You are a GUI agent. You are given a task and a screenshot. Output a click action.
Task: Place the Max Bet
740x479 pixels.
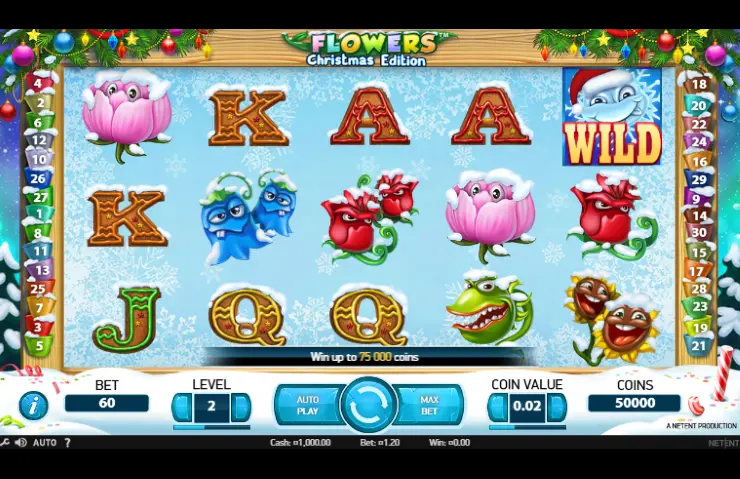430,405
